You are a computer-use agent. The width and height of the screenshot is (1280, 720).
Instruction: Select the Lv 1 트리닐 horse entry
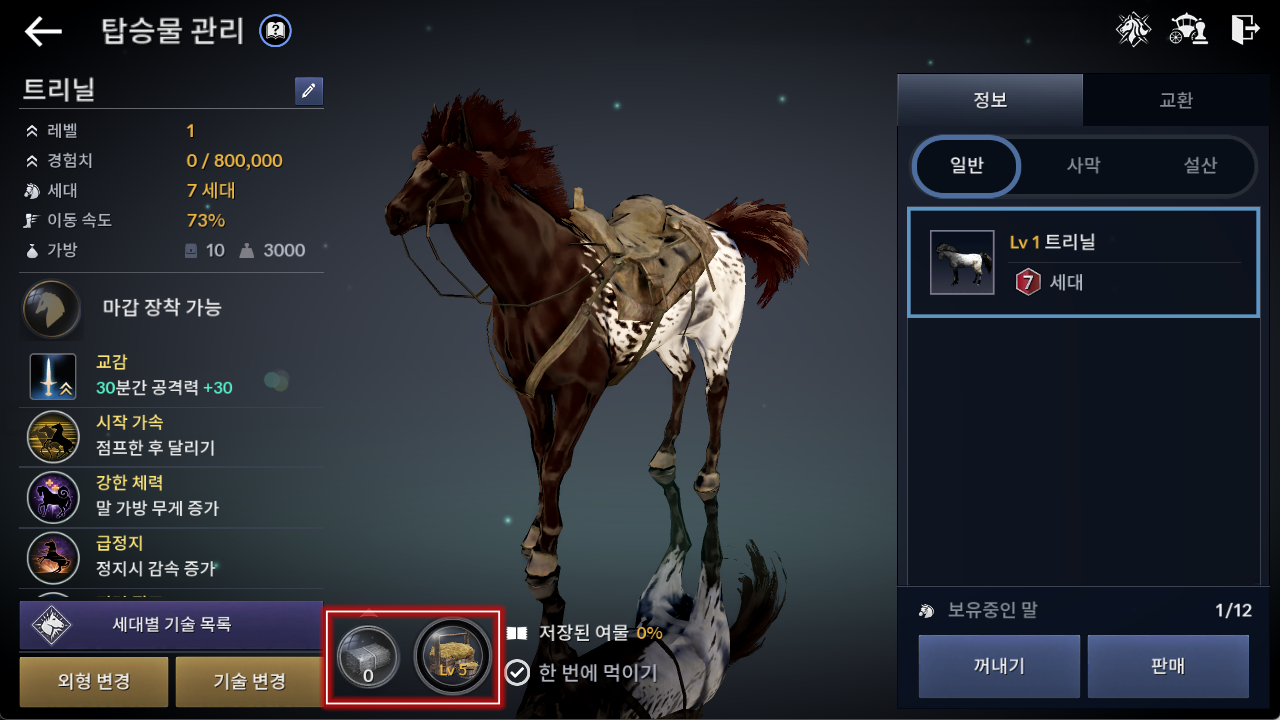pyautogui.click(x=1083, y=262)
